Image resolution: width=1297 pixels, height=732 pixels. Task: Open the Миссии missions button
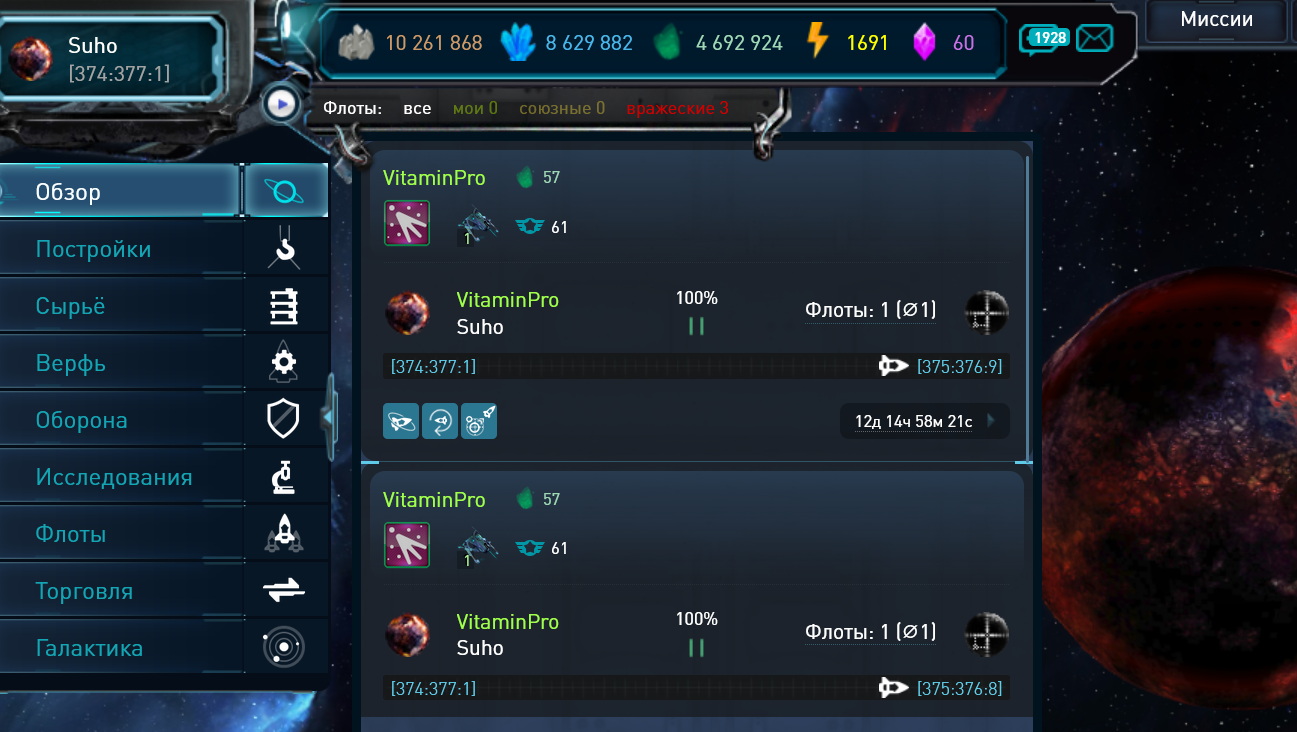(x=1216, y=20)
